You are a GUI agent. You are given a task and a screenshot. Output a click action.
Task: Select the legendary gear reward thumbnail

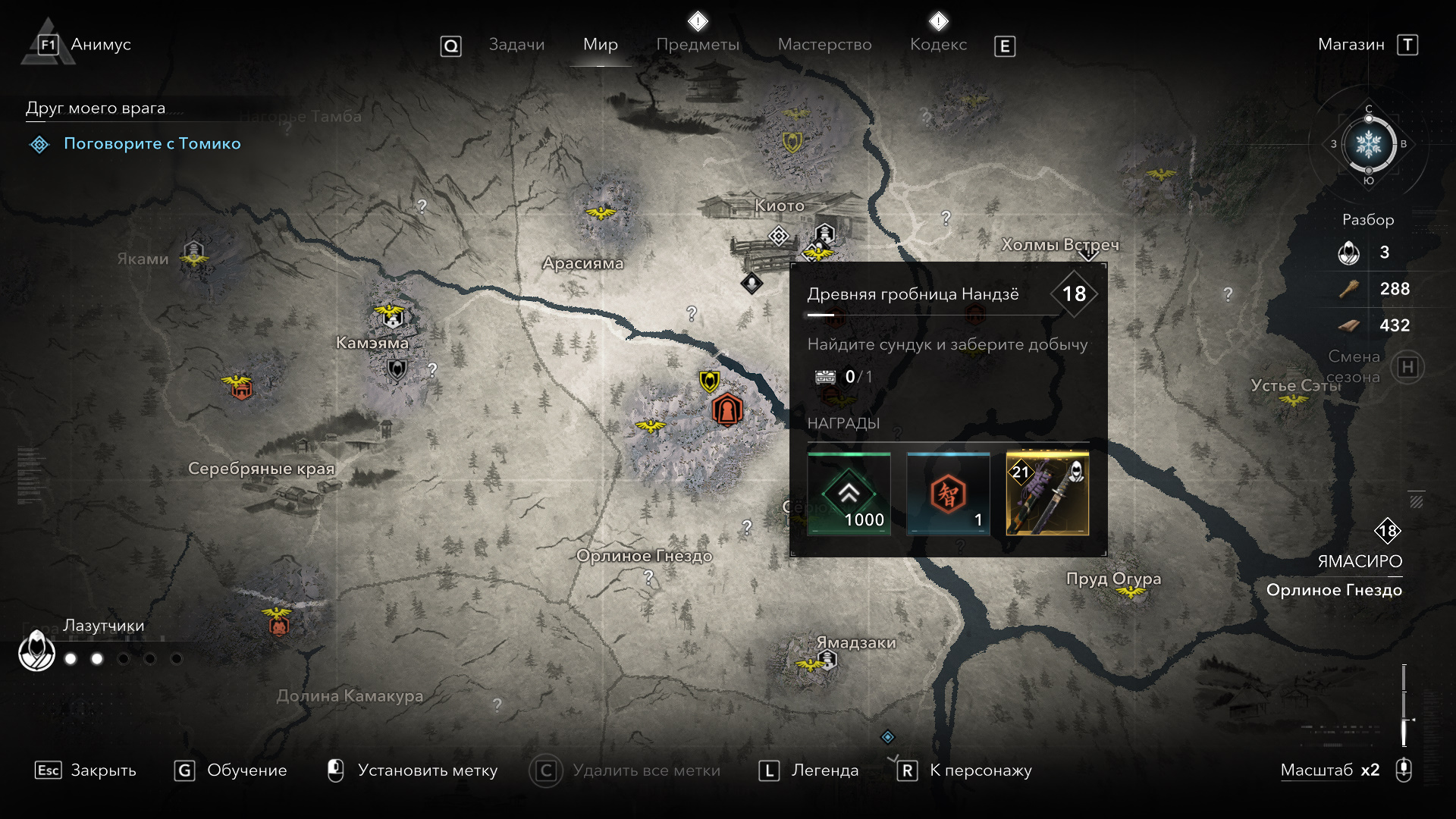point(1047,494)
